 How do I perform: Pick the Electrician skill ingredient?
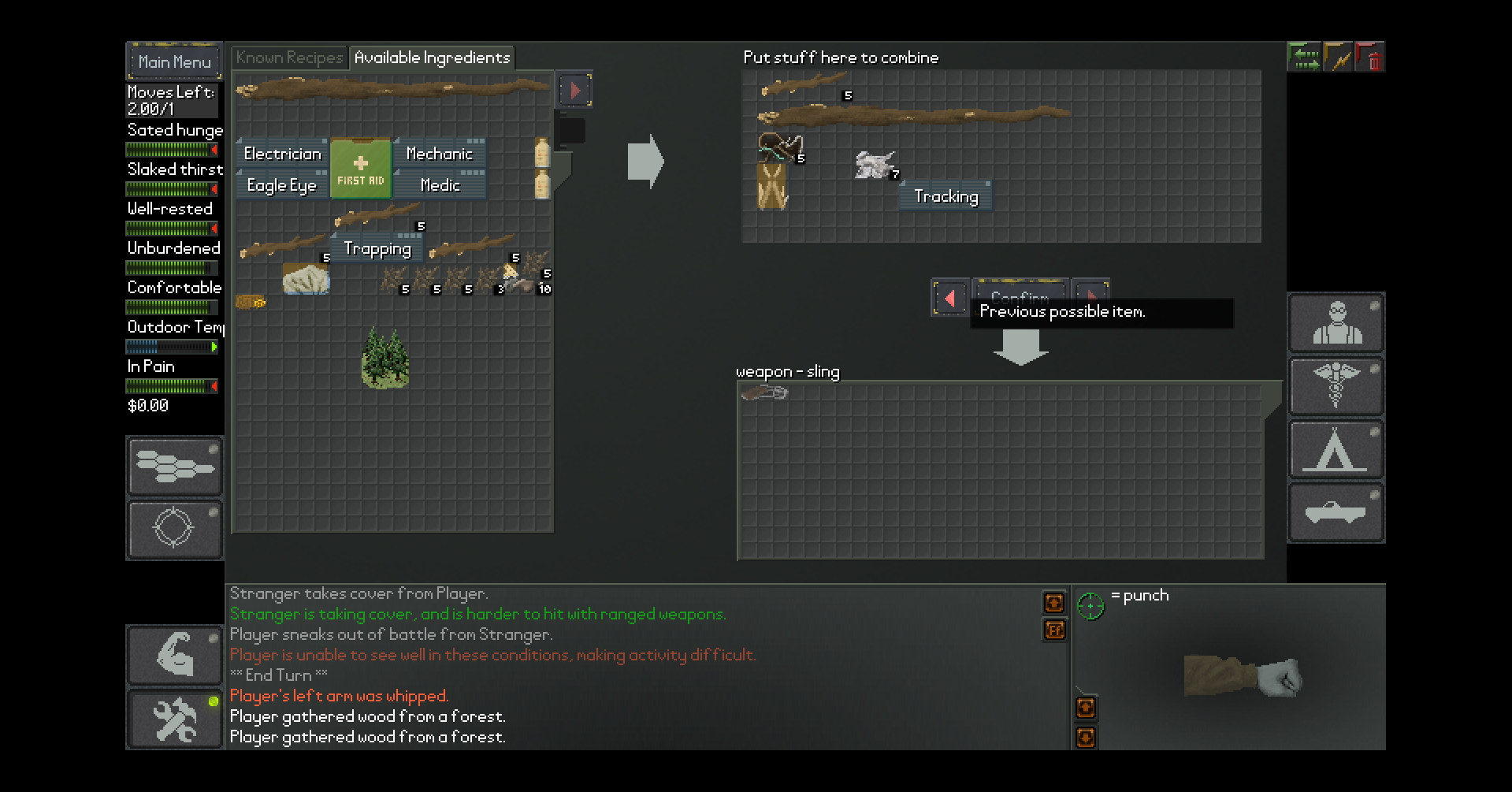click(282, 154)
